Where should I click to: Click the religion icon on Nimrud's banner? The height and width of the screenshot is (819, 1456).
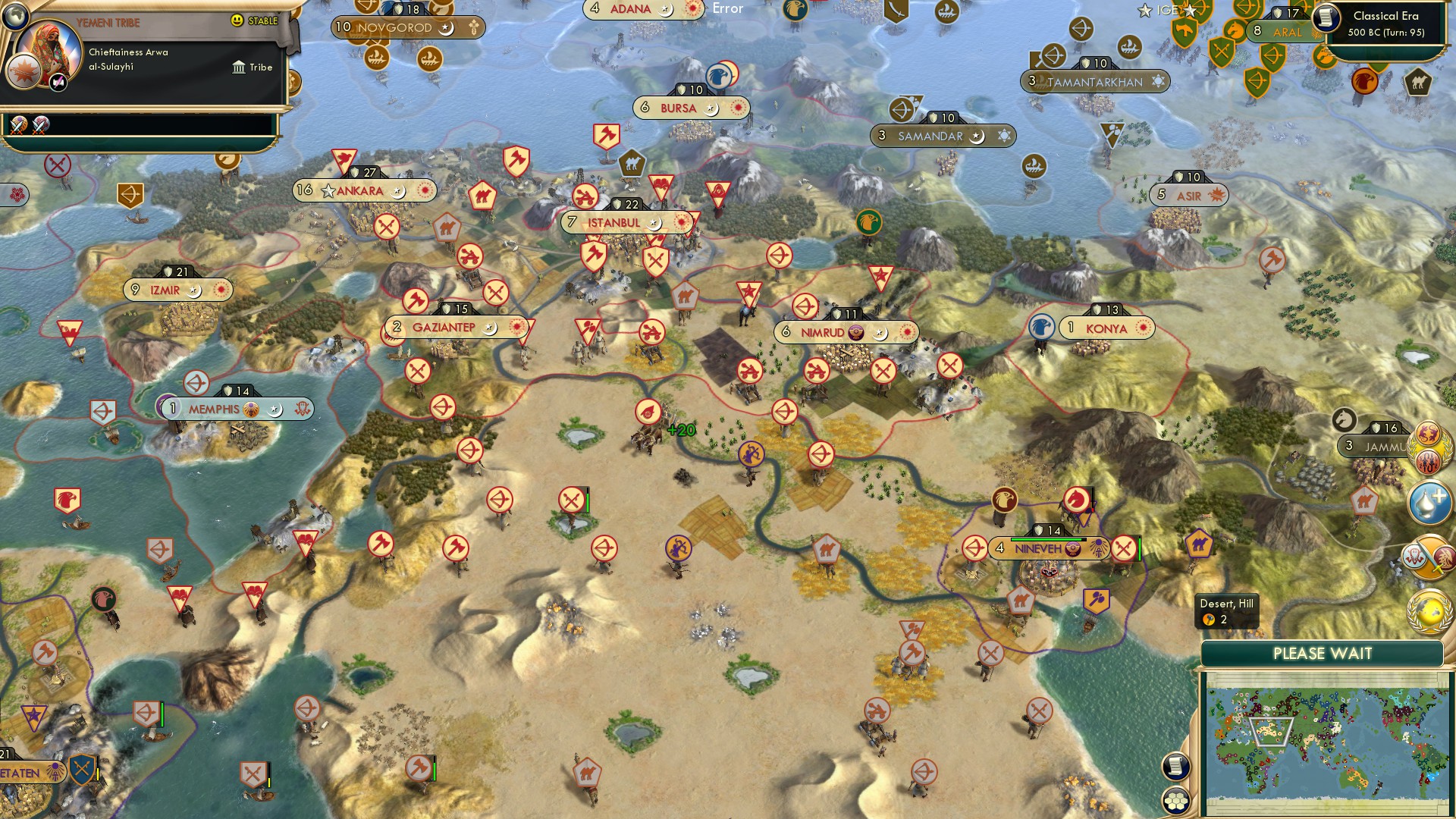tap(856, 331)
